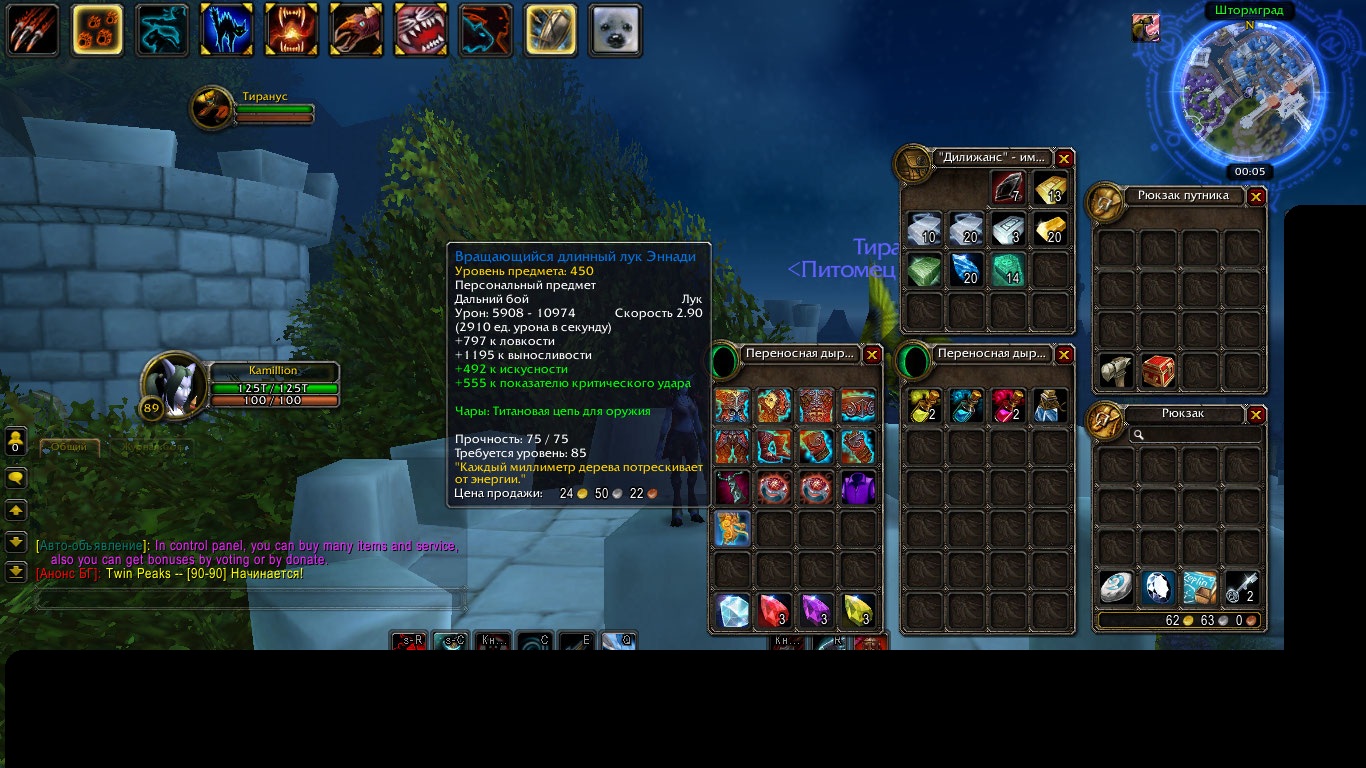Use the arched blue cat pet ability
Viewport: 1366px width, 768px height.
[226, 30]
